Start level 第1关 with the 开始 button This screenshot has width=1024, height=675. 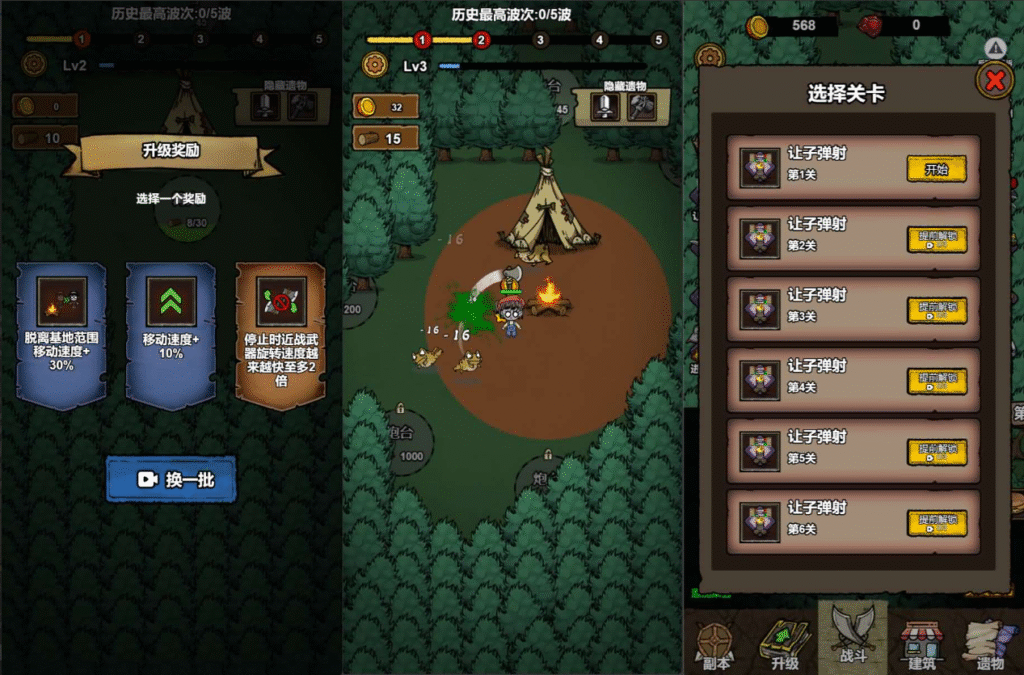tap(936, 169)
